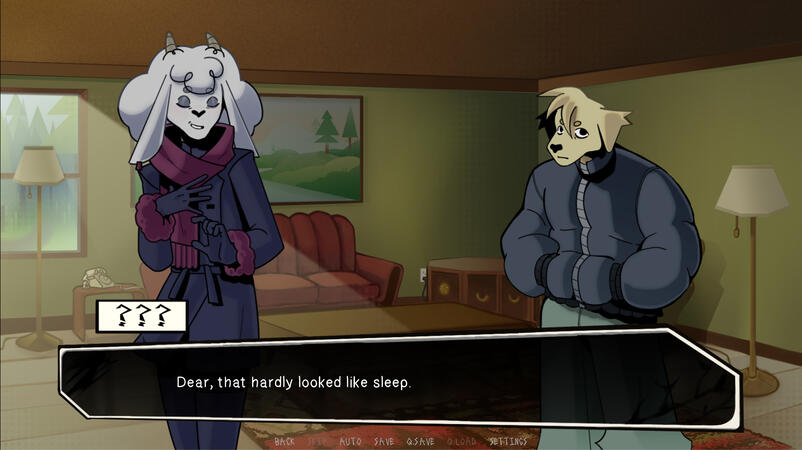
Task: Open the Settings menu
Action: point(508,441)
